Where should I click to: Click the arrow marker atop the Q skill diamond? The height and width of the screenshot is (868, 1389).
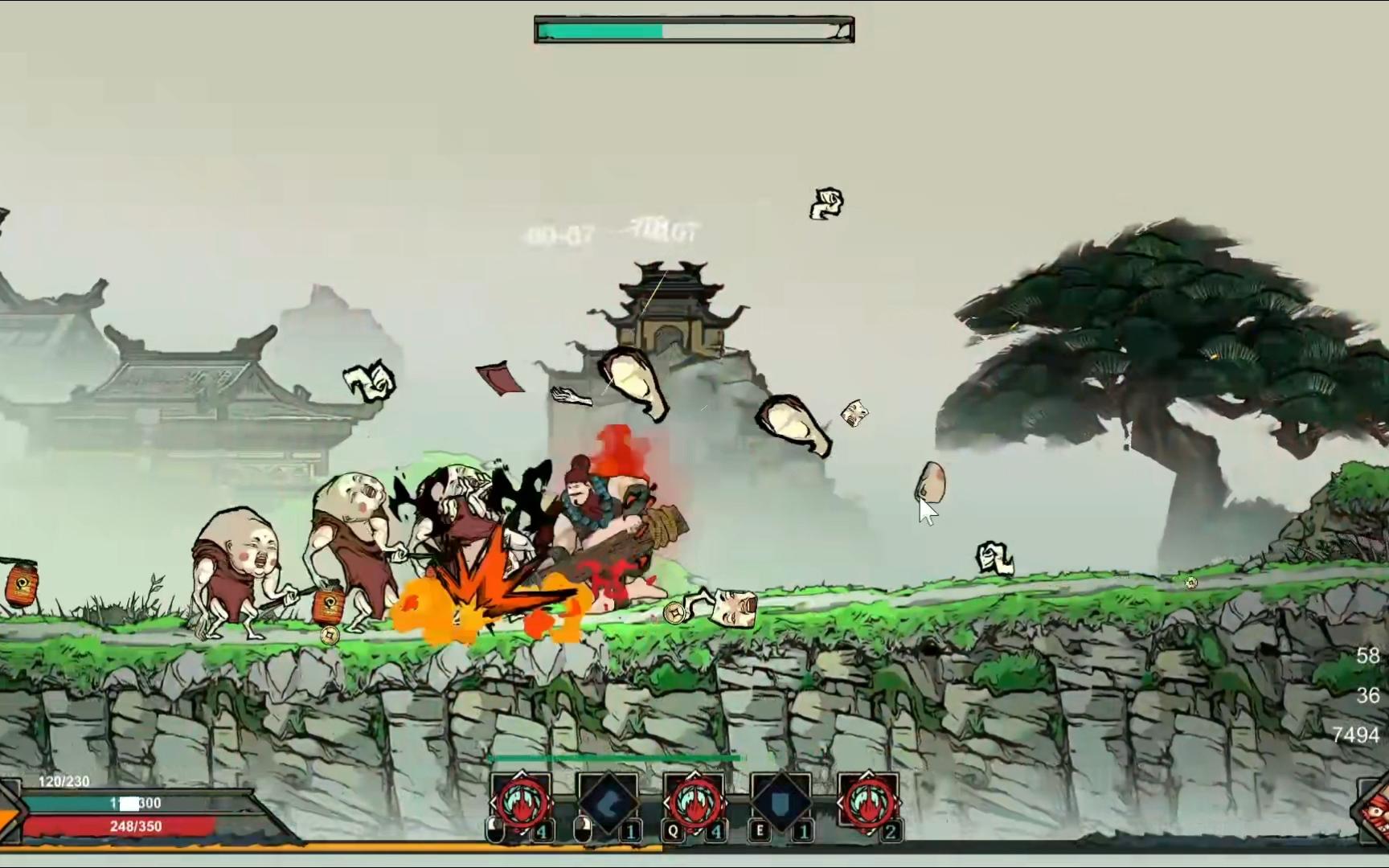pos(694,772)
